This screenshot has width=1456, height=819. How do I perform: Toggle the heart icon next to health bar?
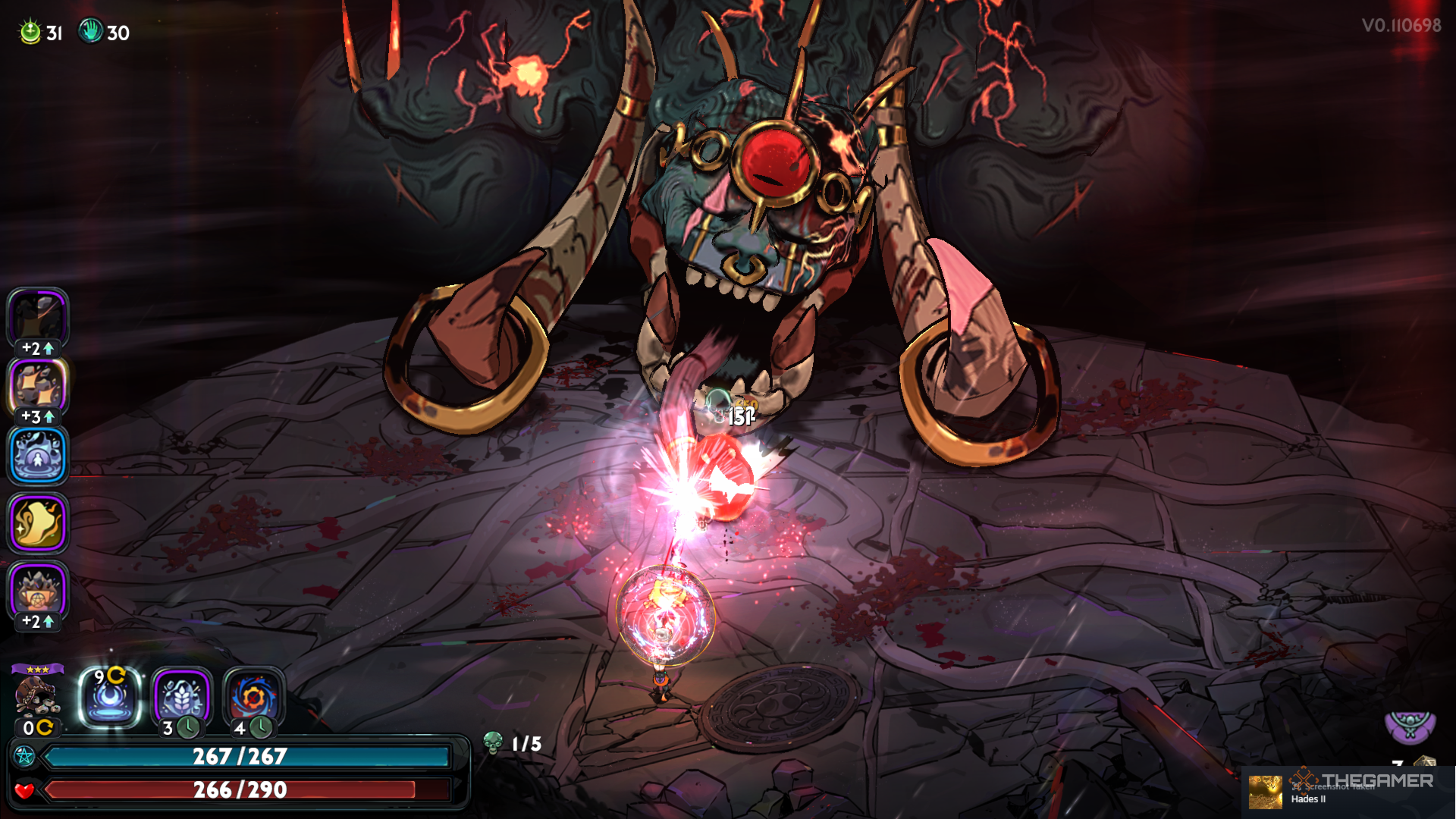coord(25,790)
